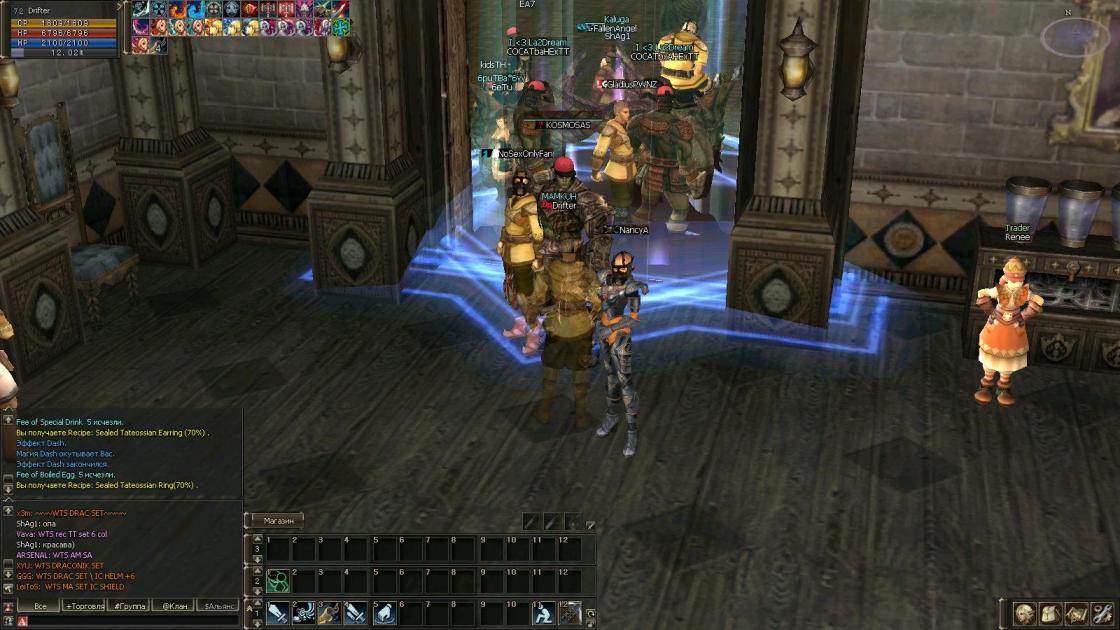Screen dimensions: 1120x630
Task: Use the crossed swords attack in slot 4
Action: coord(356,612)
